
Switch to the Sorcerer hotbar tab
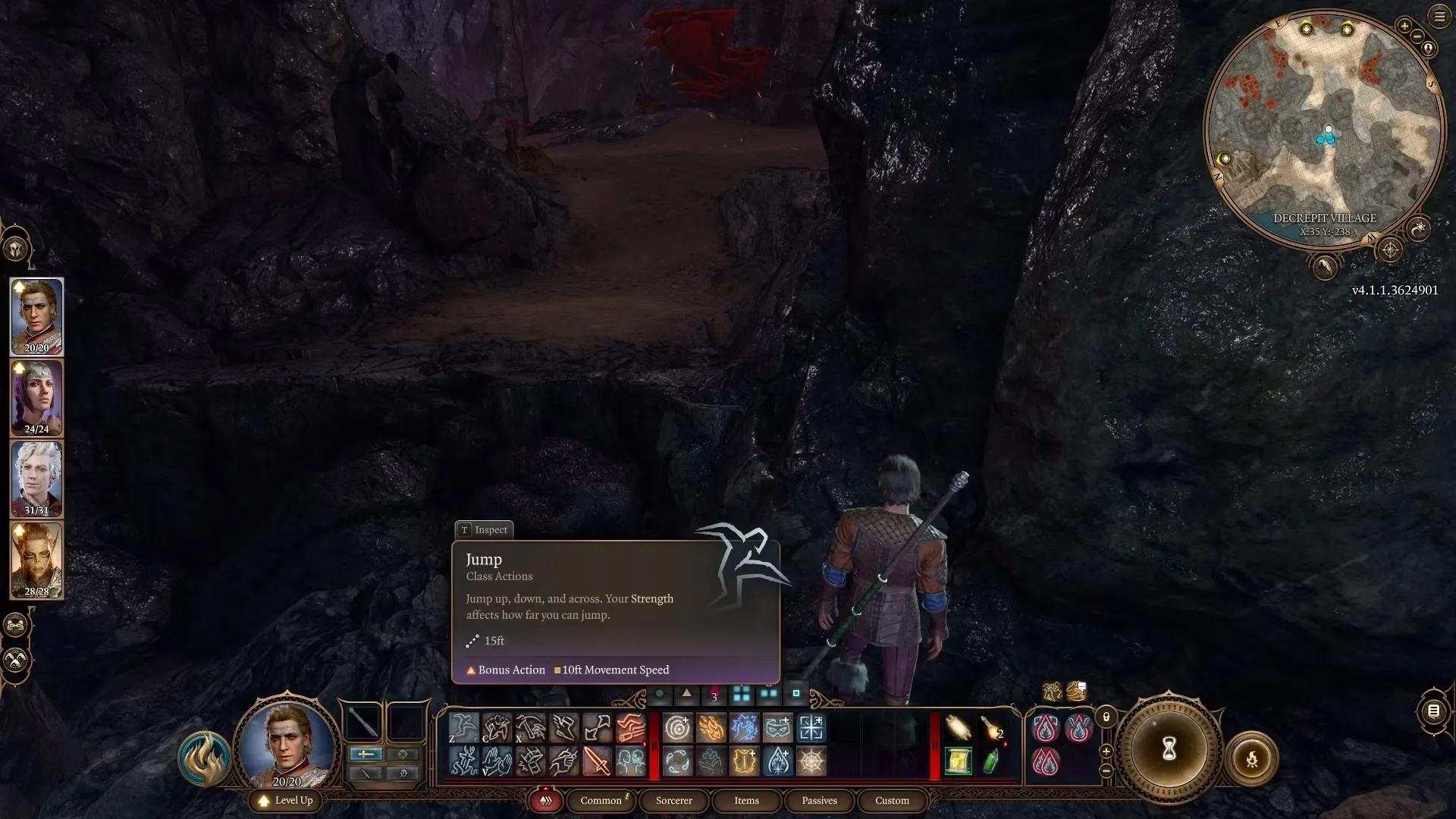point(673,800)
